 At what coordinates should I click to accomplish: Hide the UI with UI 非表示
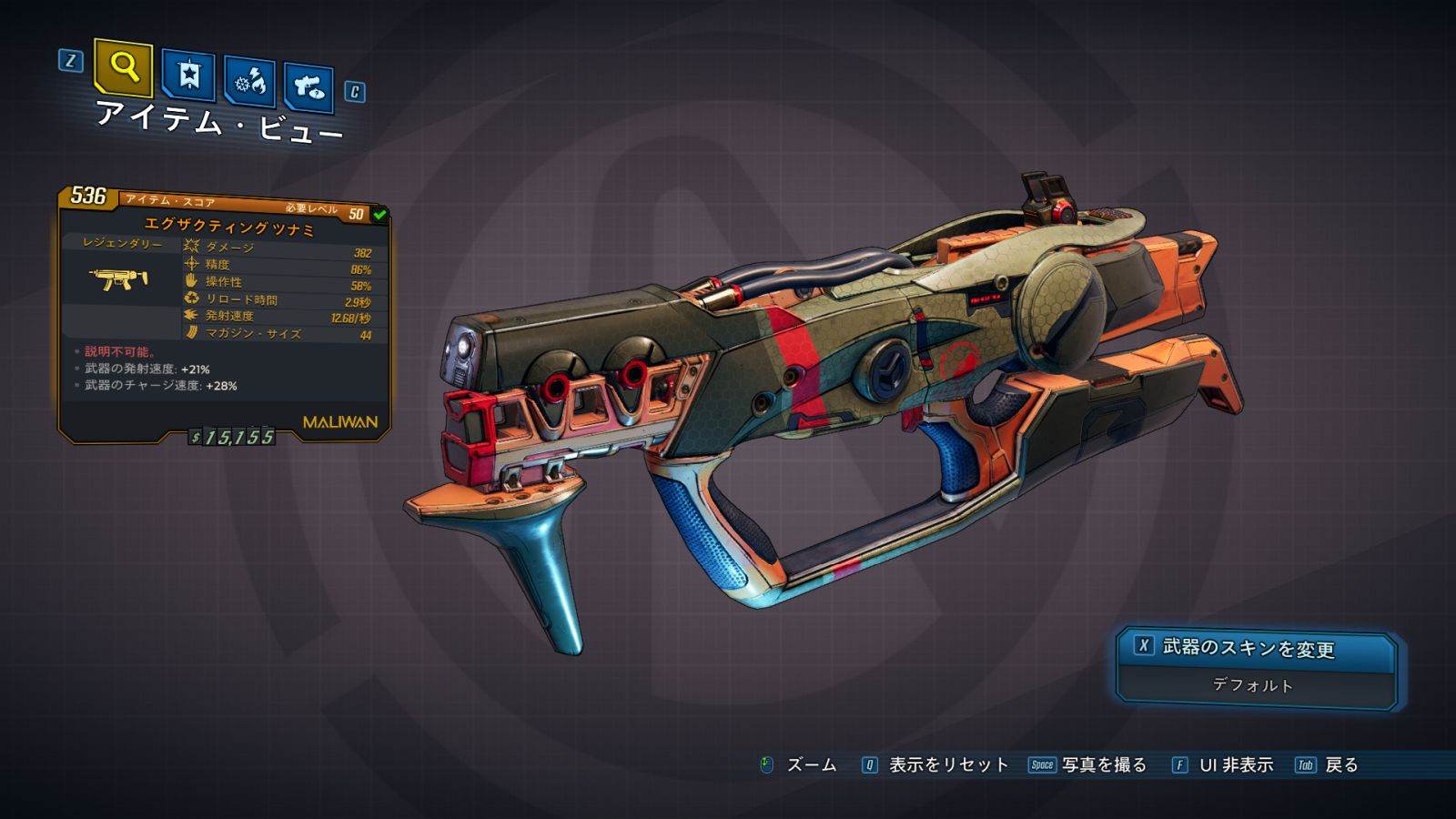1235,765
